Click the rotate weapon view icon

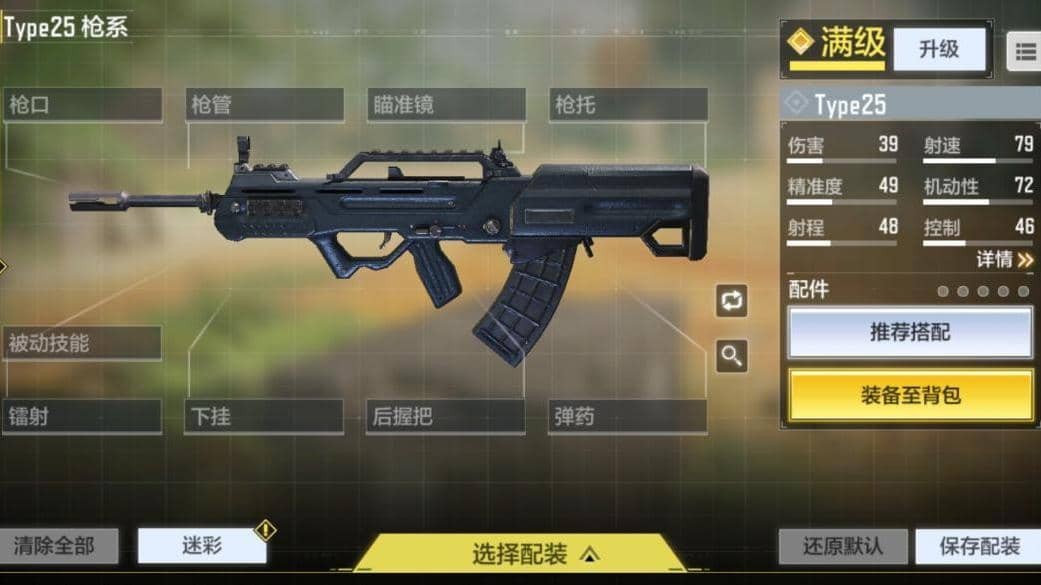[x=732, y=301]
